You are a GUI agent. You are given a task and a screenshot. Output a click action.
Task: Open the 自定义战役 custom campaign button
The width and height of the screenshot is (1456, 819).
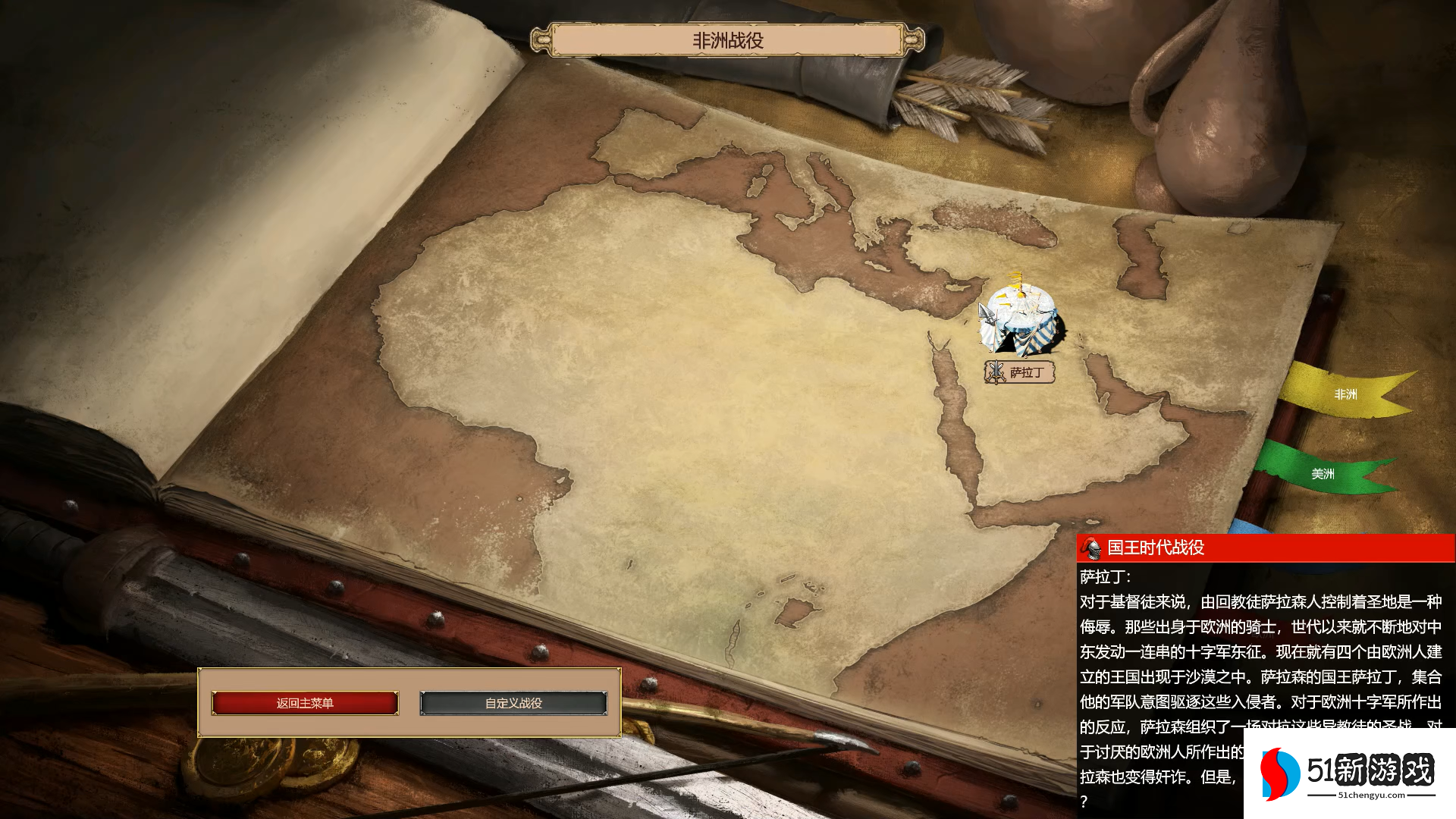click(513, 703)
